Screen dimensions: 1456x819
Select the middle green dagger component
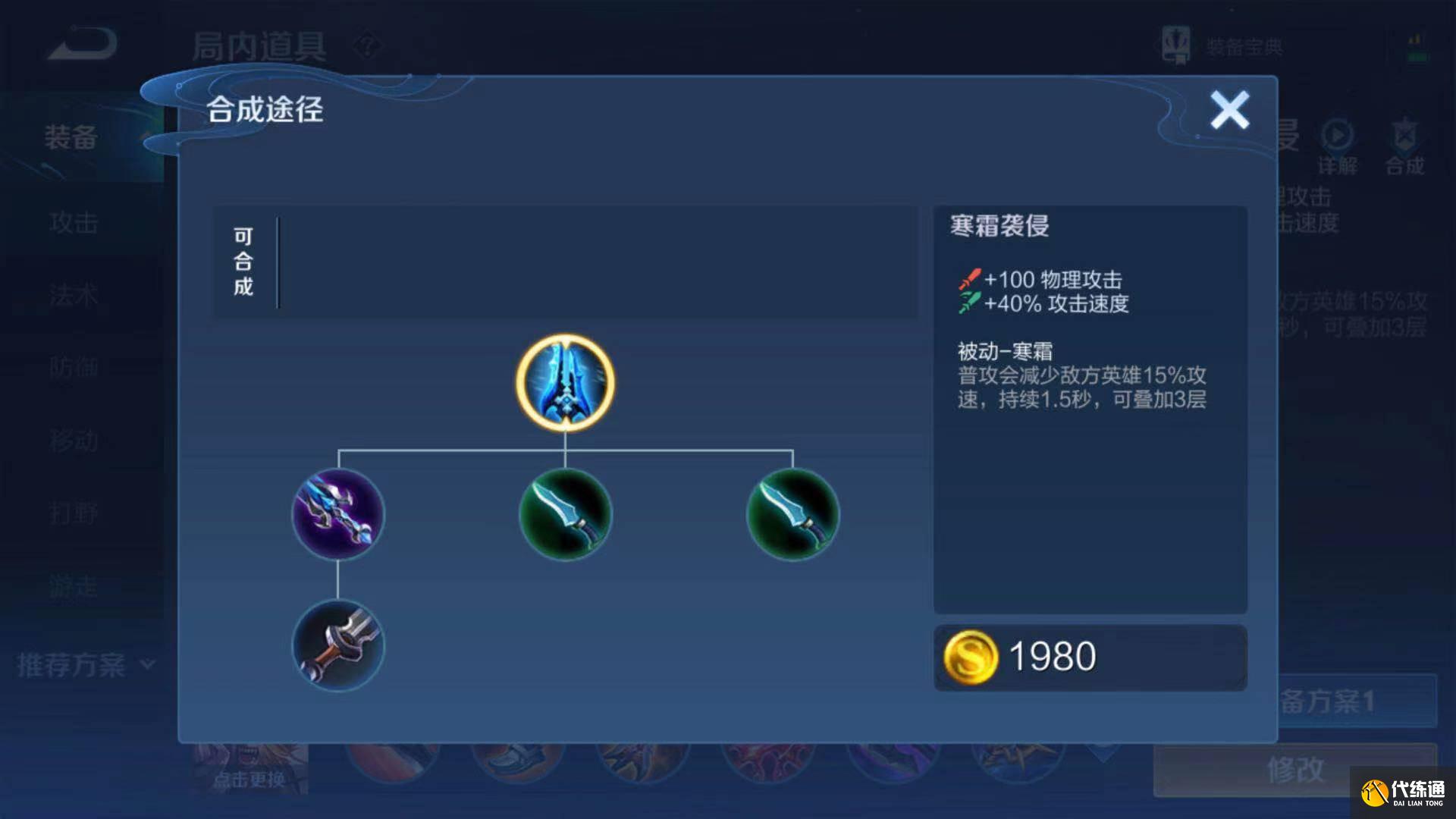[x=564, y=516]
